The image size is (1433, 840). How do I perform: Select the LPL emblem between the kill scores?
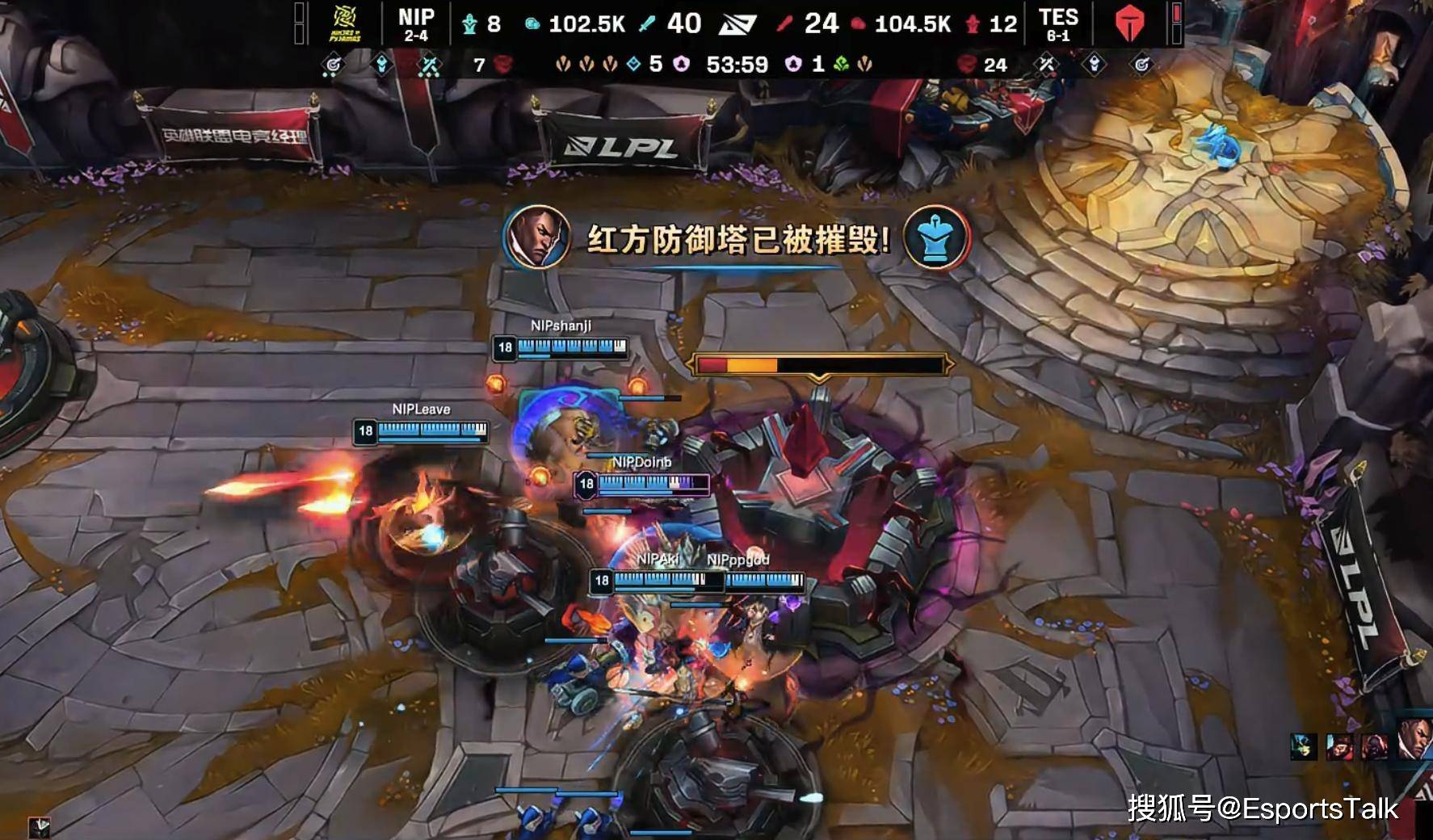pos(738,24)
